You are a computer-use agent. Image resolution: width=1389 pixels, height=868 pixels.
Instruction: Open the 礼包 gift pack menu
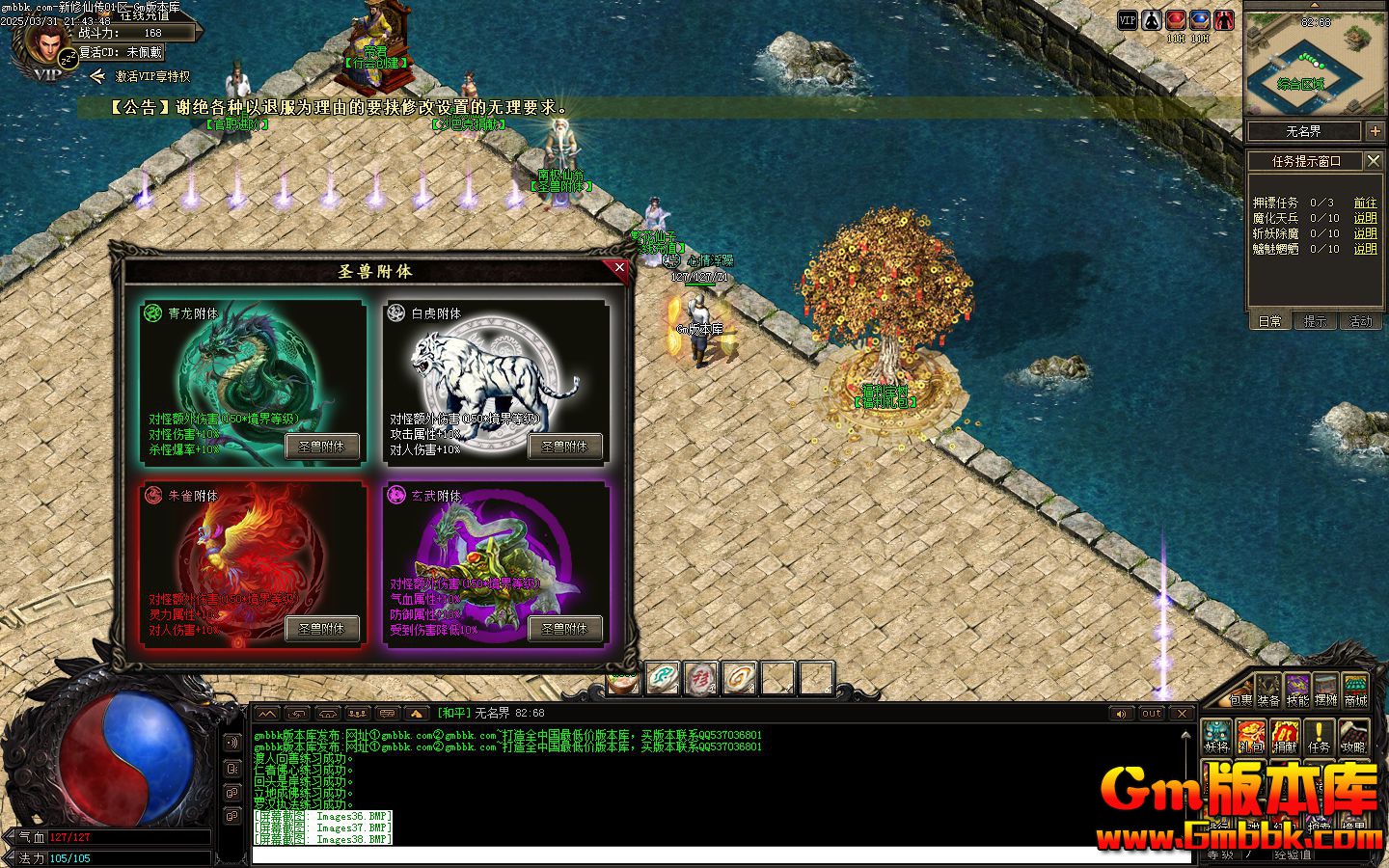pos(1252,738)
